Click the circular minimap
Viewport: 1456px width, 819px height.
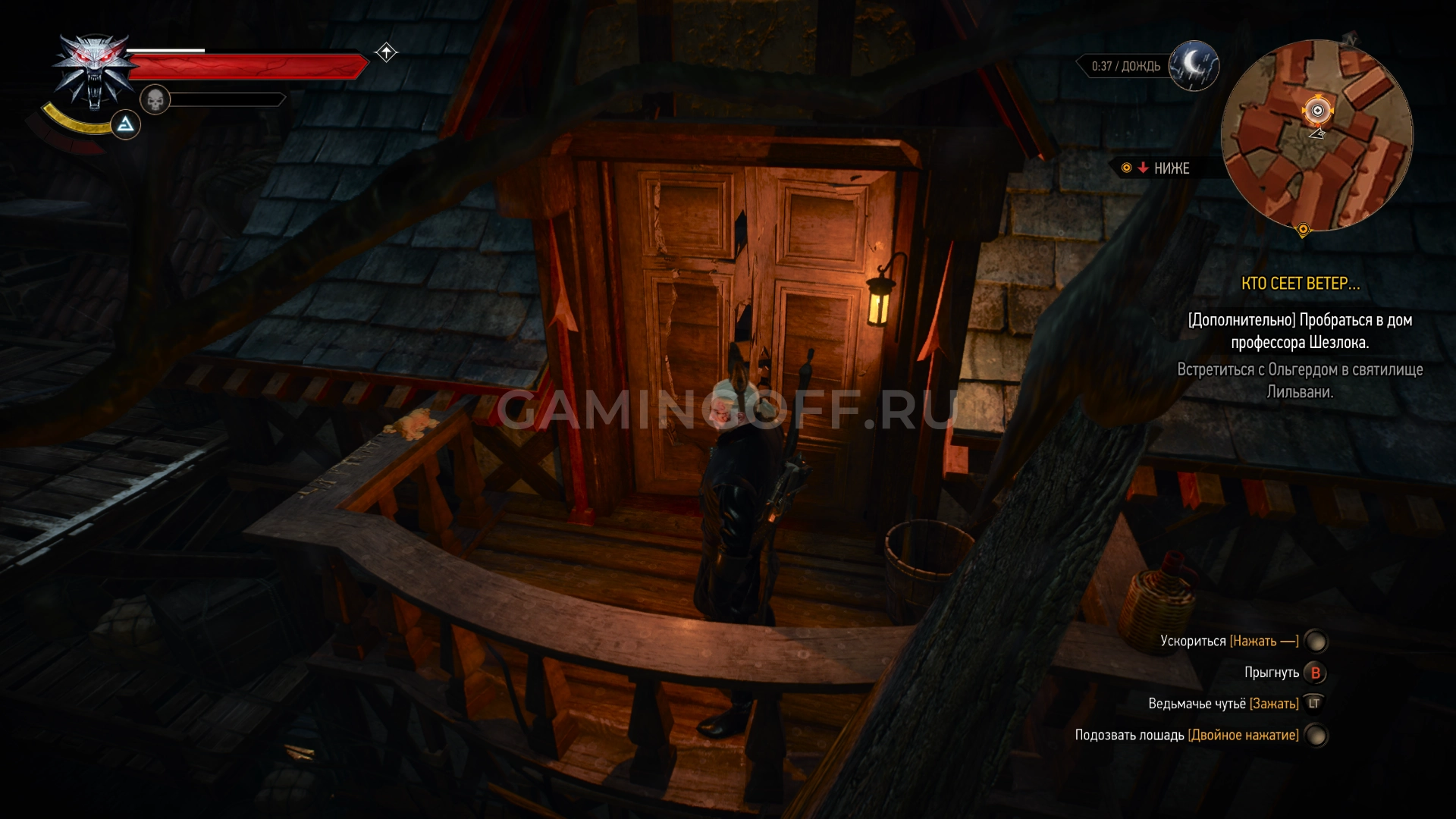tap(1316, 136)
